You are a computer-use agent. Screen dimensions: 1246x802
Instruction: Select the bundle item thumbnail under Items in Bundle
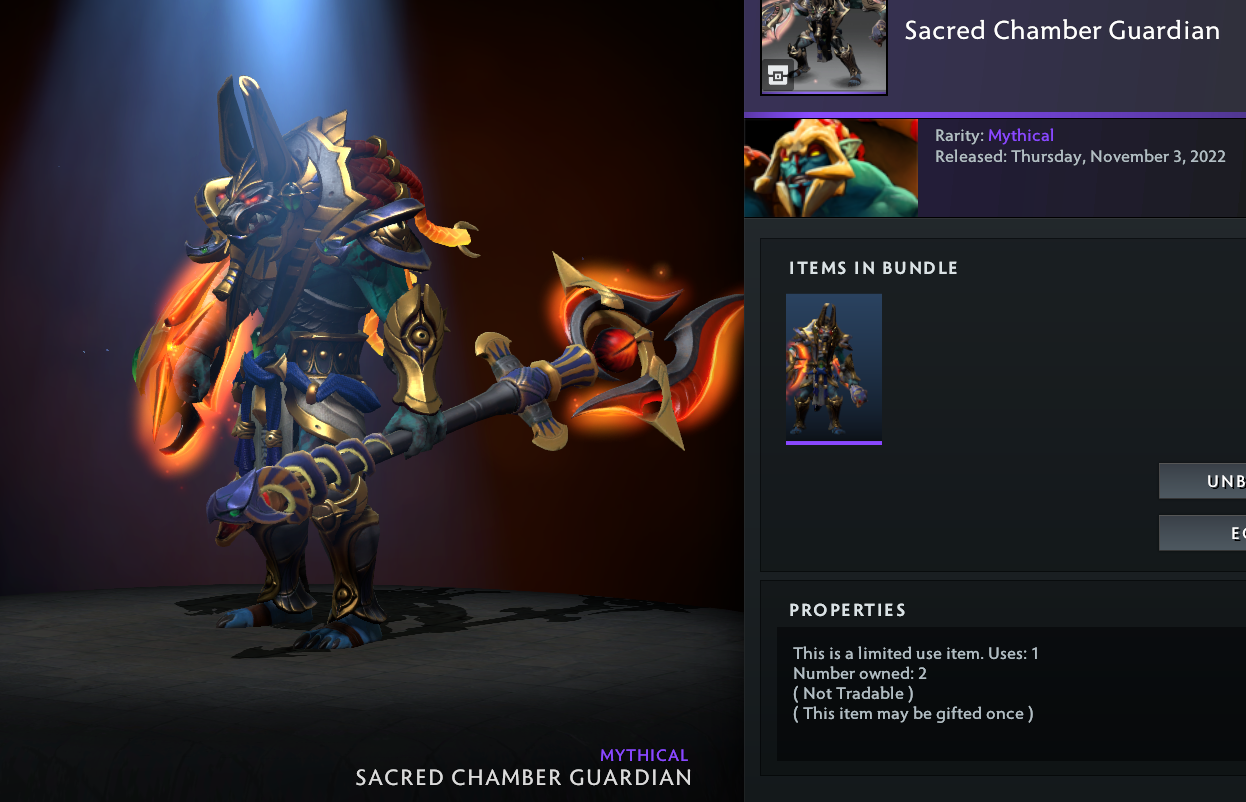point(834,367)
